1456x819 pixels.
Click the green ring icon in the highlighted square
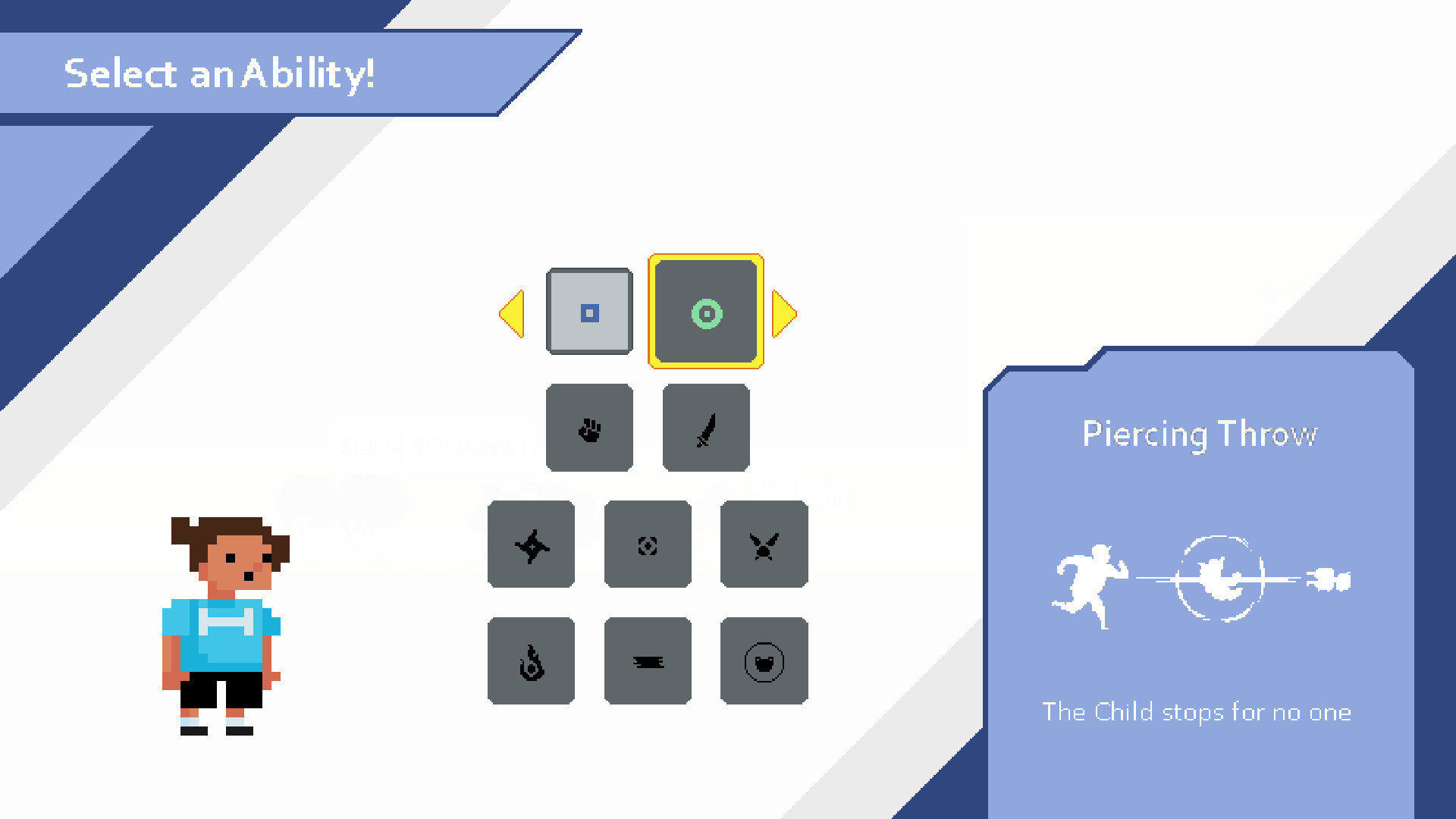click(x=705, y=312)
